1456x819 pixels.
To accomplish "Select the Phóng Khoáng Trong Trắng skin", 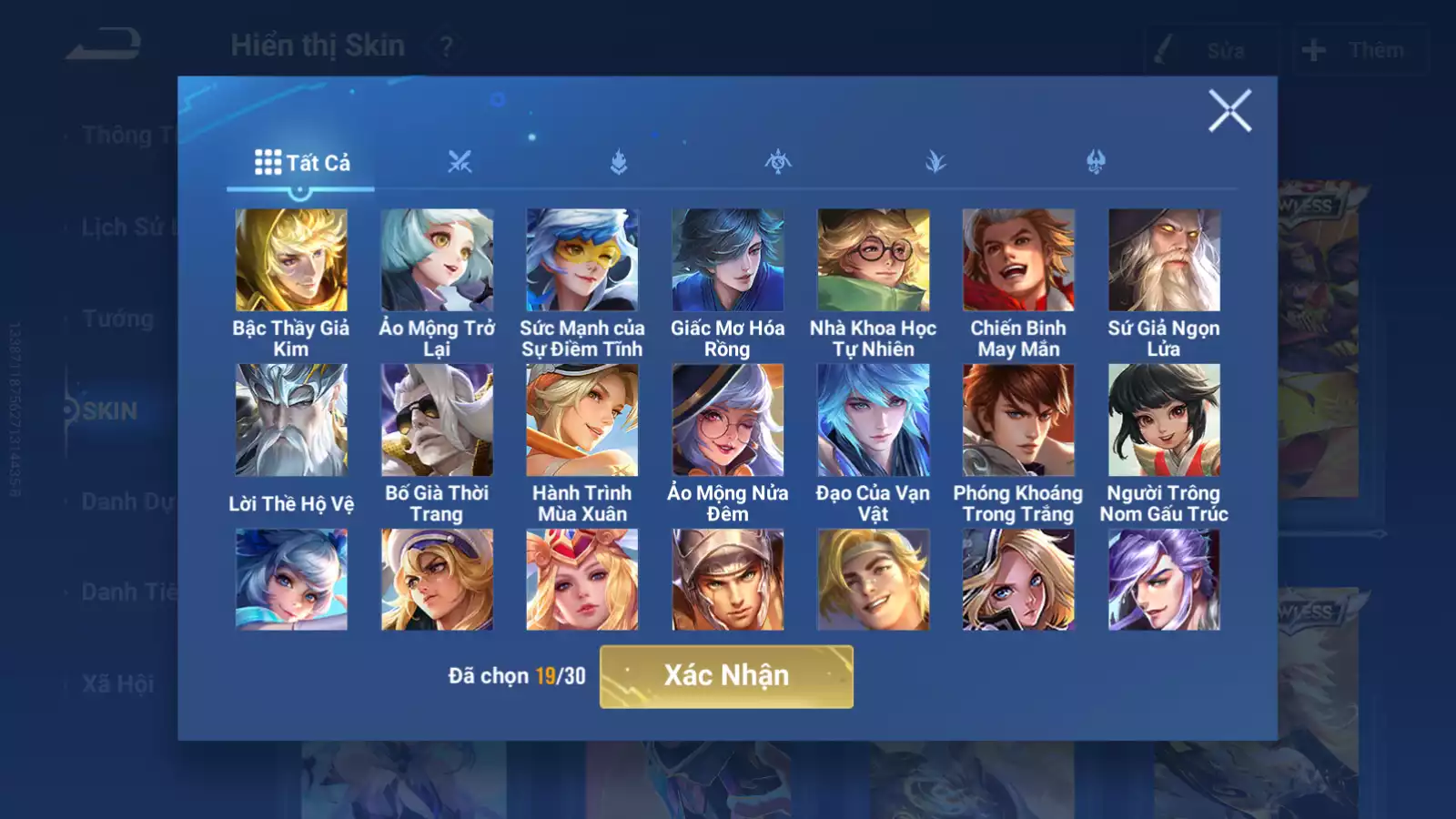I will 1018,420.
